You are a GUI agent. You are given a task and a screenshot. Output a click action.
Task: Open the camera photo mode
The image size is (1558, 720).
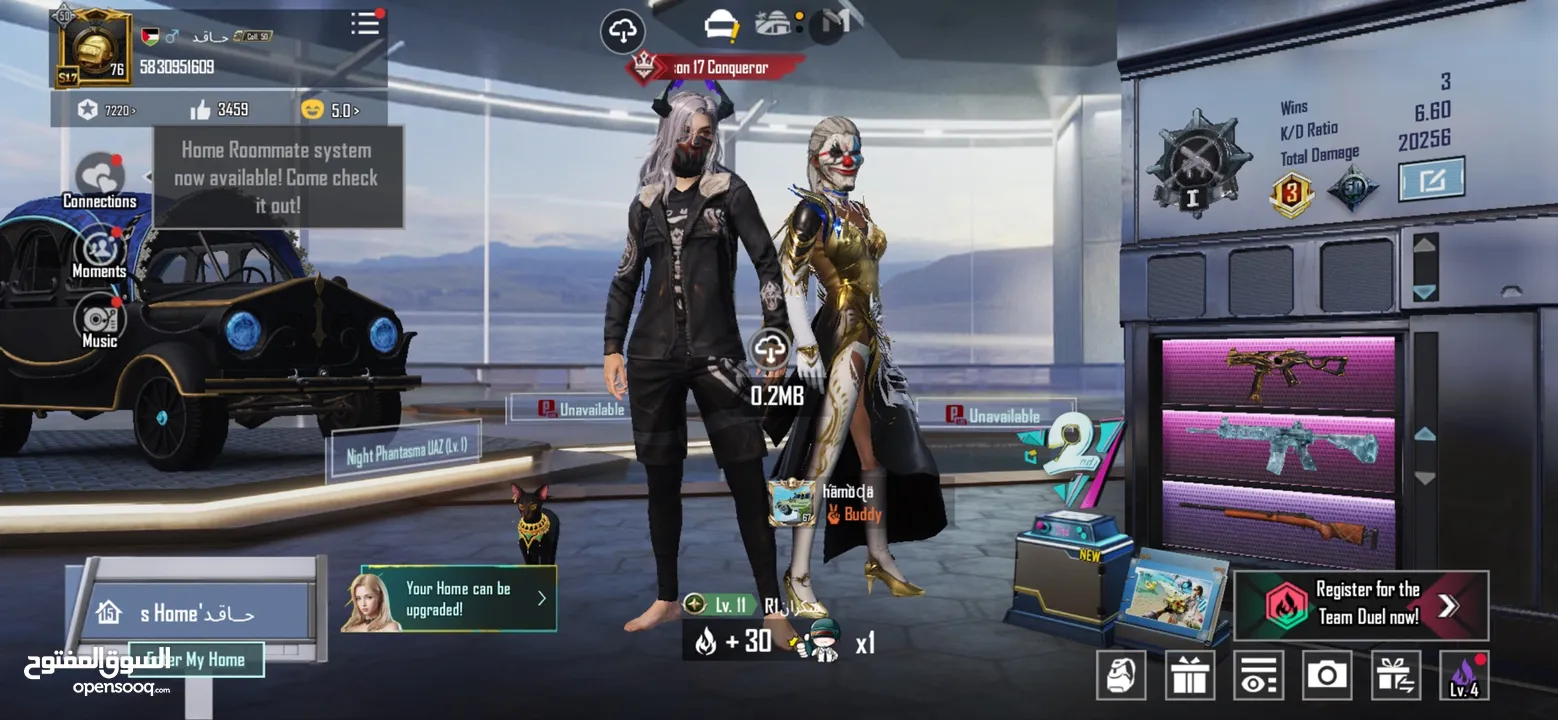click(1327, 675)
